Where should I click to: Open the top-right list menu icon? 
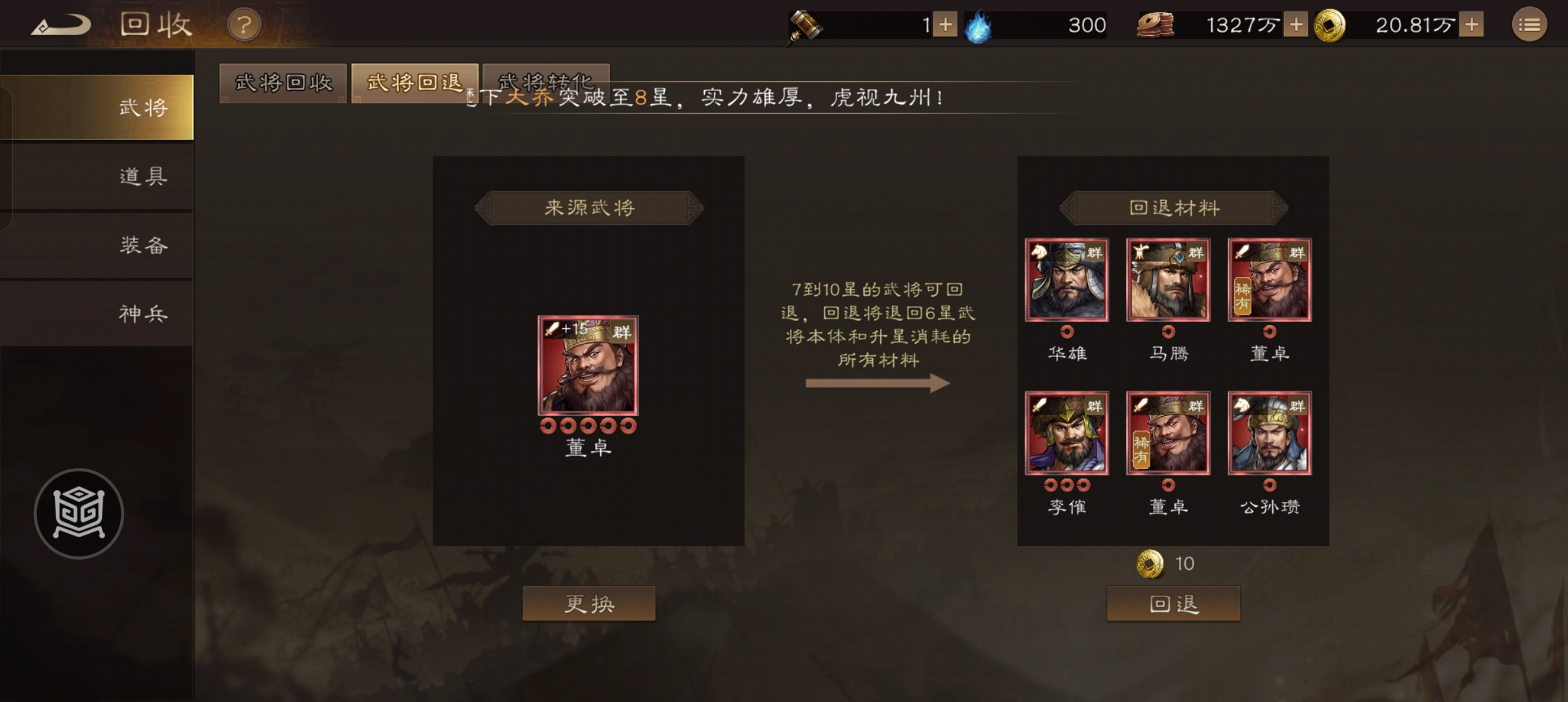coord(1530,25)
